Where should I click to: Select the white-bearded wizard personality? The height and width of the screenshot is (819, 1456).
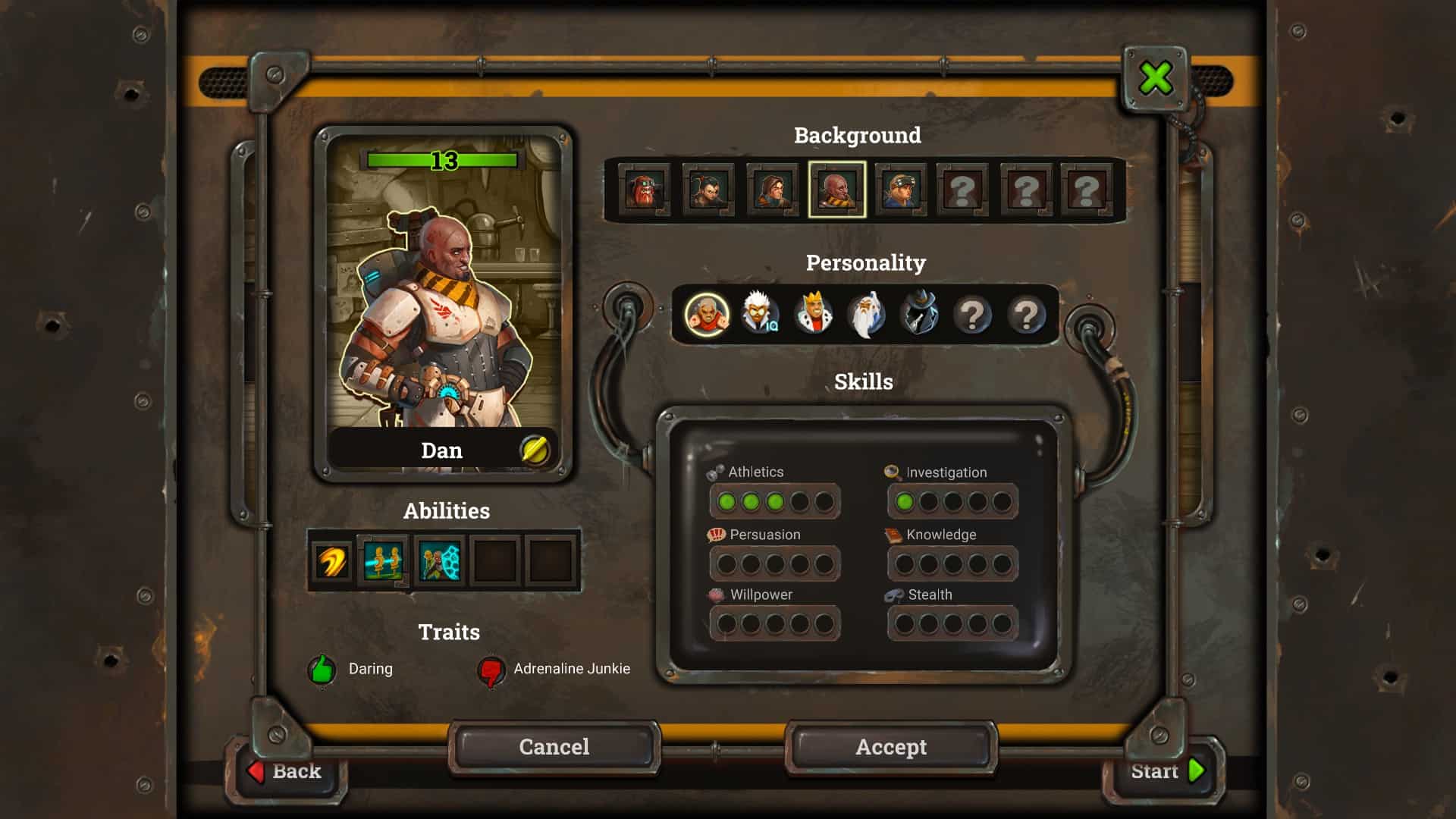coord(866,314)
